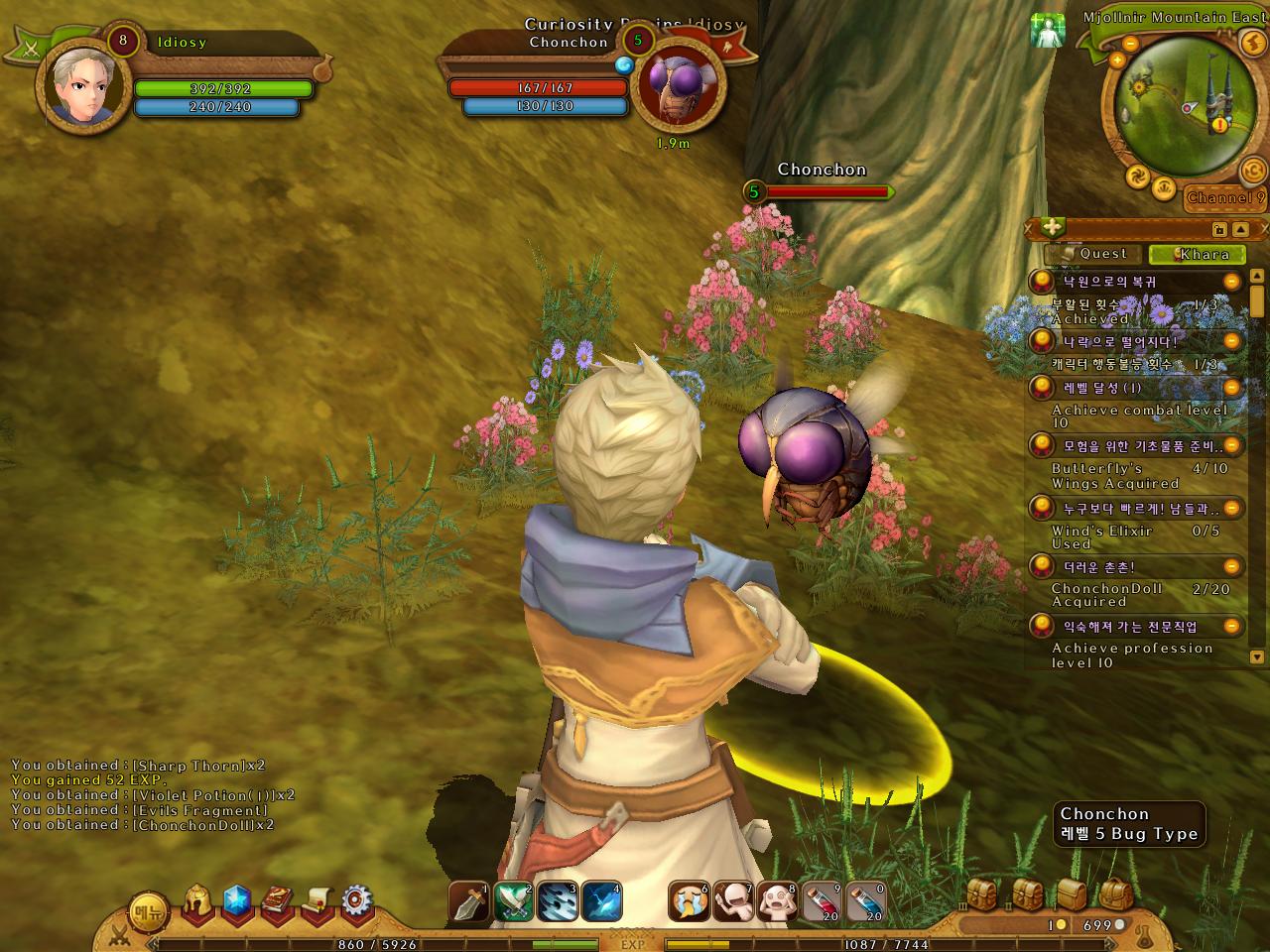Open the blue crystal menu icon
This screenshot has width=1270, height=952.
pos(236,900)
